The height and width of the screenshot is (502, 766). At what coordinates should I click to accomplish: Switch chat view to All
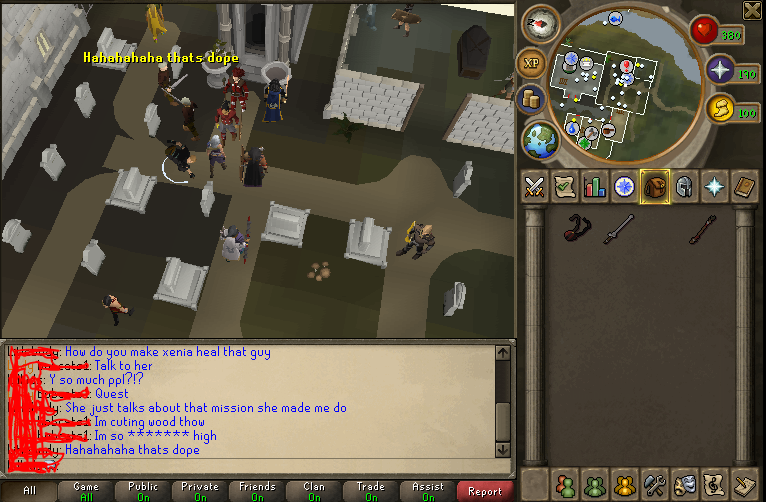point(29,491)
